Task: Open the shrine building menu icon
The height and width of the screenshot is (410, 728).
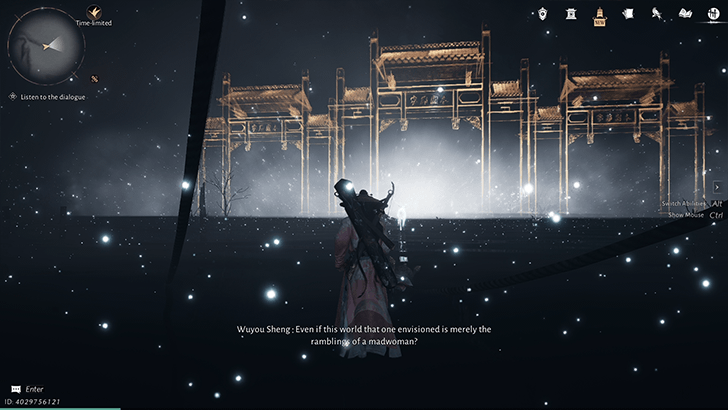Action: [x=572, y=14]
